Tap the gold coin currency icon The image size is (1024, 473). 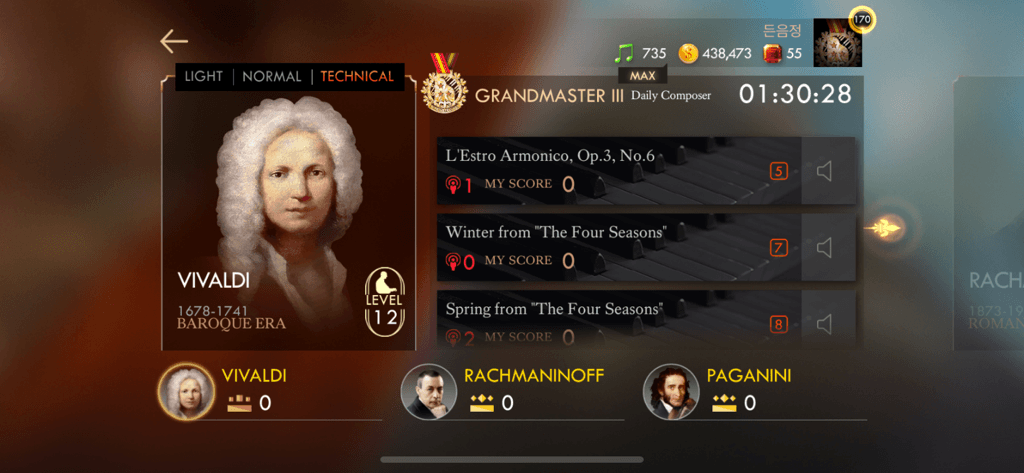tap(688, 53)
